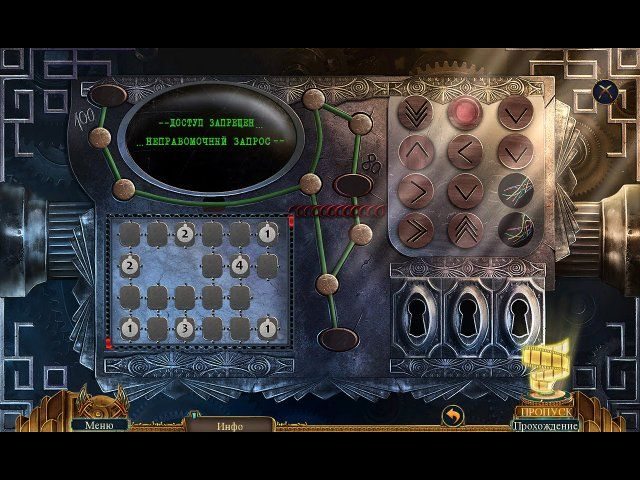This screenshot has height=480, width=640.
Task: Select the double right chevron button
Action: pyautogui.click(x=416, y=228)
